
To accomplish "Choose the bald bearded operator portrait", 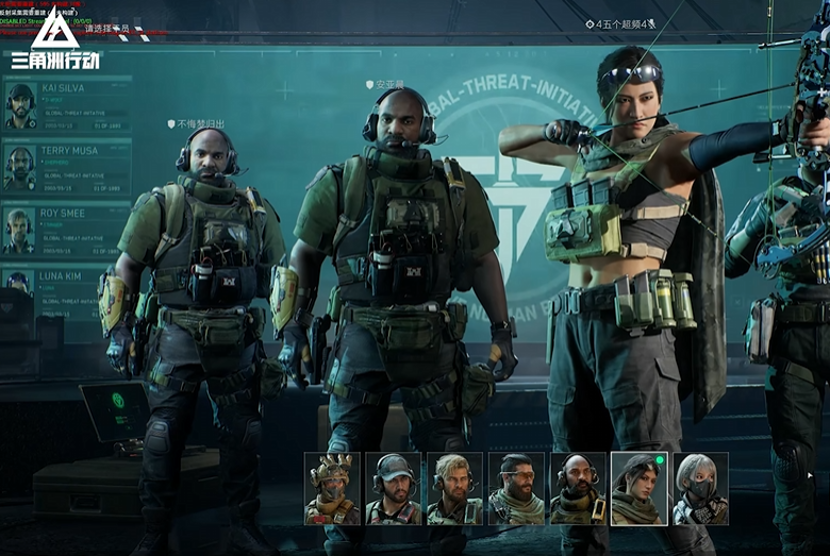I will 578,488.
